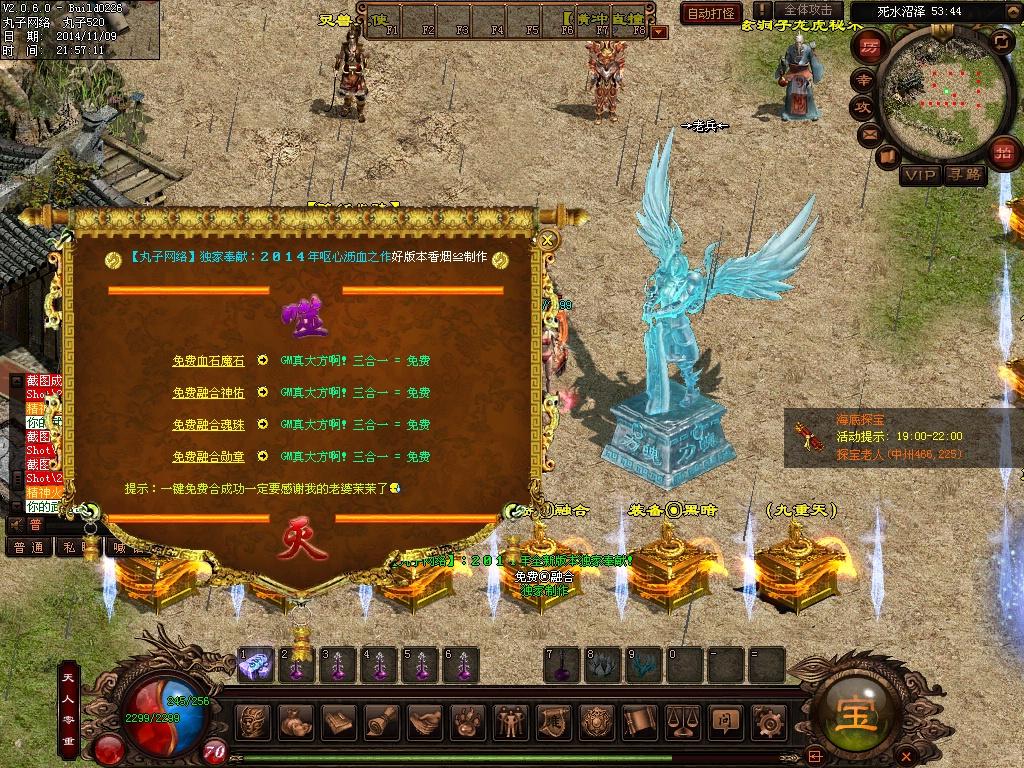Toggle the 自动打怪 auto-fight button
This screenshot has width=1024, height=768.
pos(711,13)
